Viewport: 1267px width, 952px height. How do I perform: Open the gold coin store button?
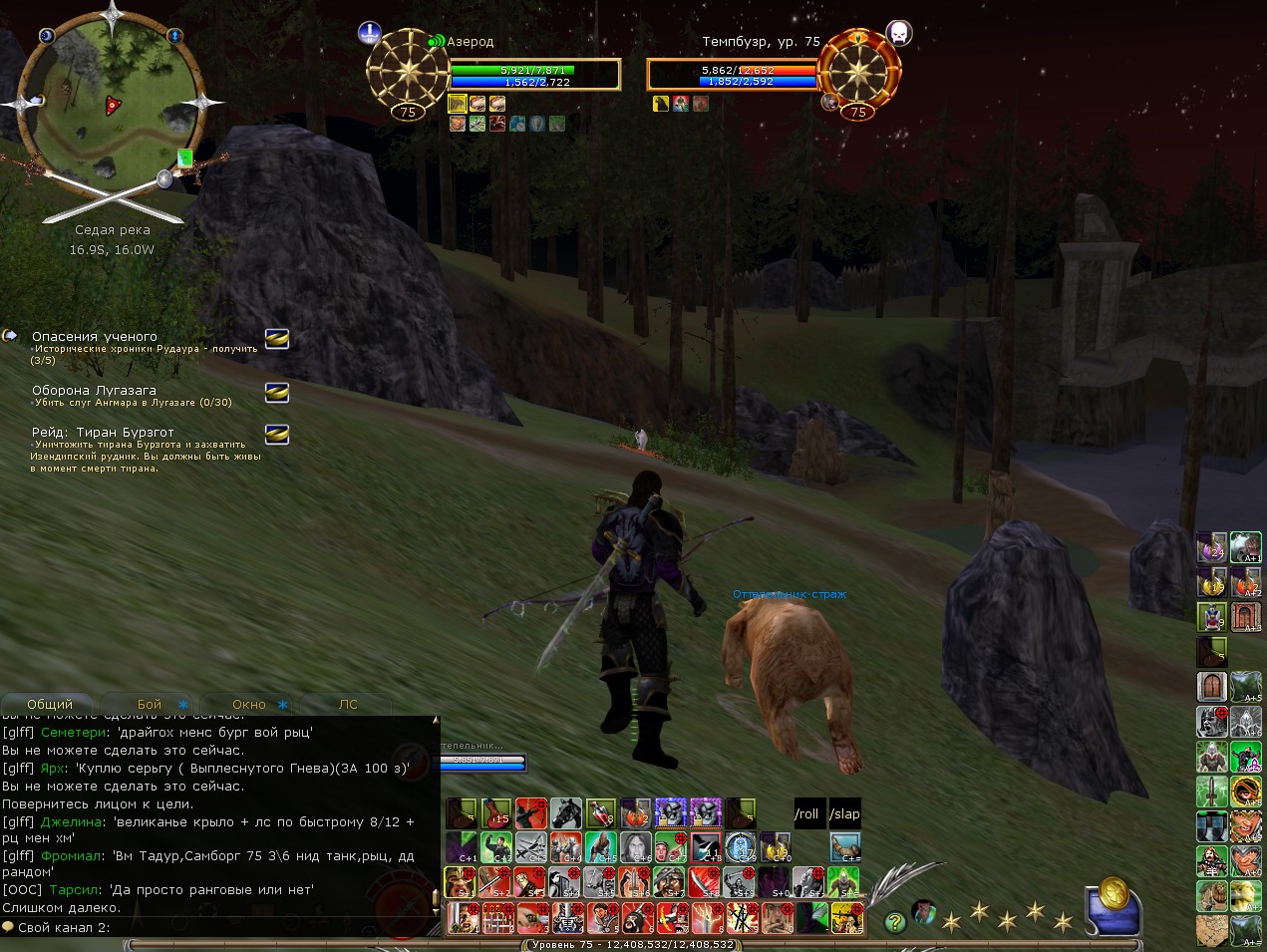pyautogui.click(x=1112, y=893)
